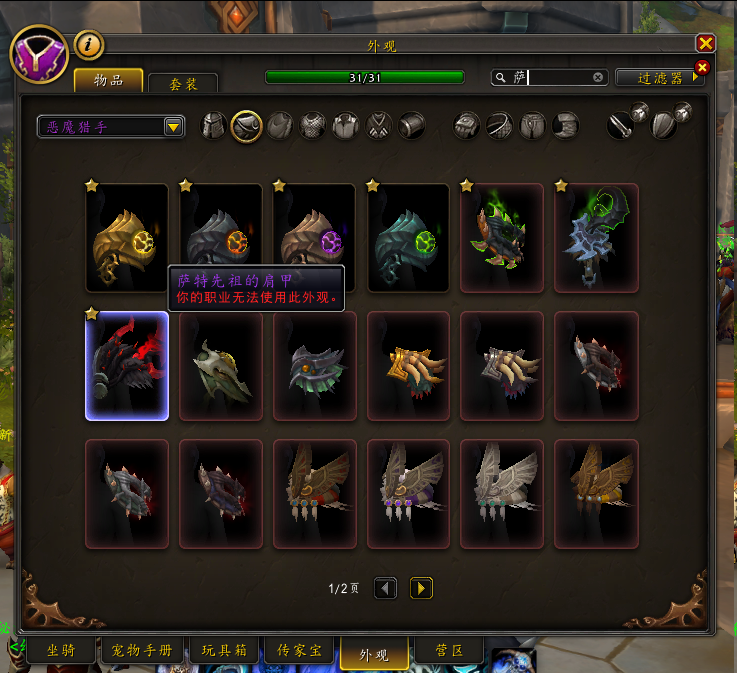Select the golden shoulder armor appearance
737x673 pixels.
127,237
